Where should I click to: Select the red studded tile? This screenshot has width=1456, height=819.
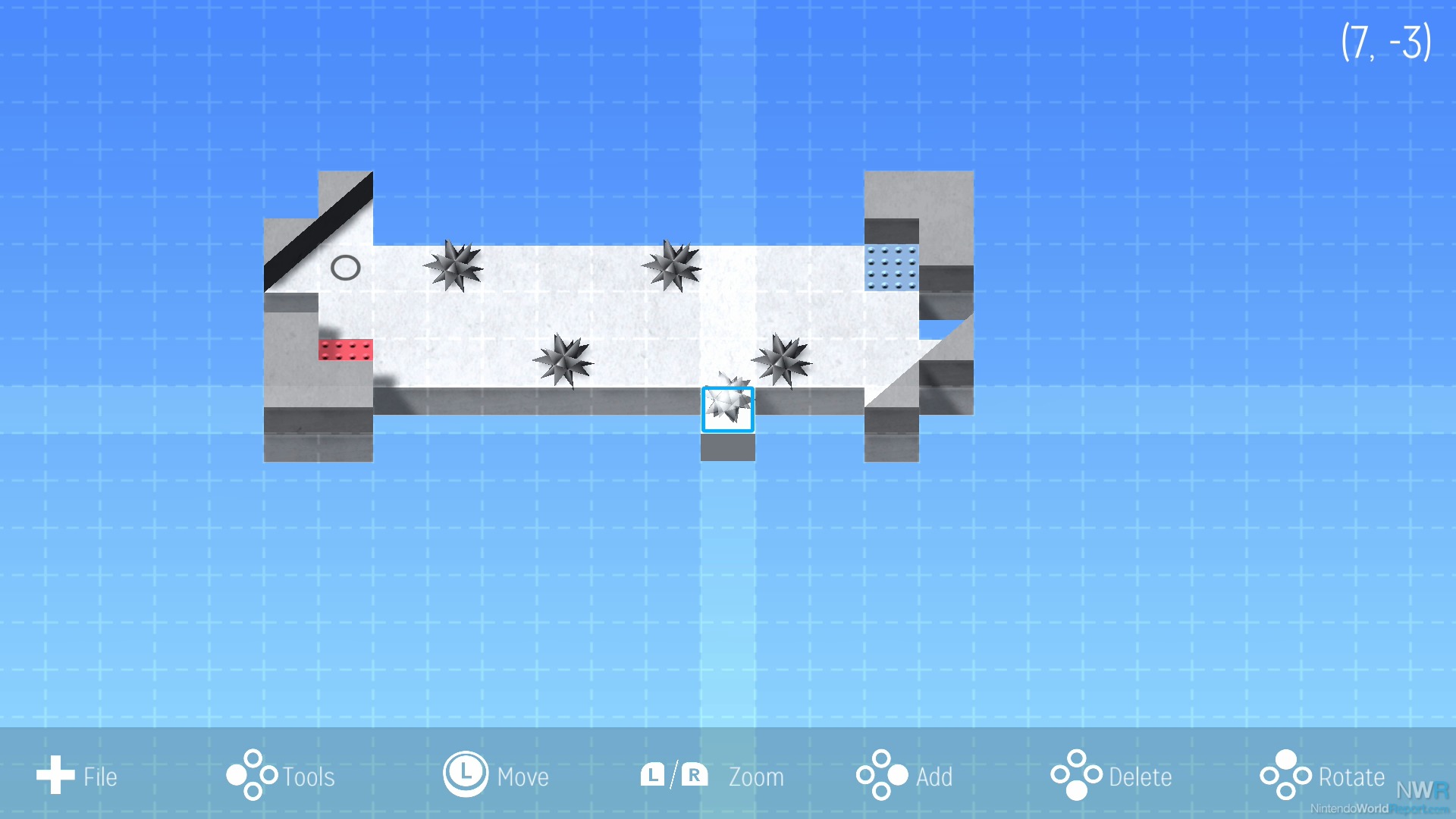coord(346,350)
